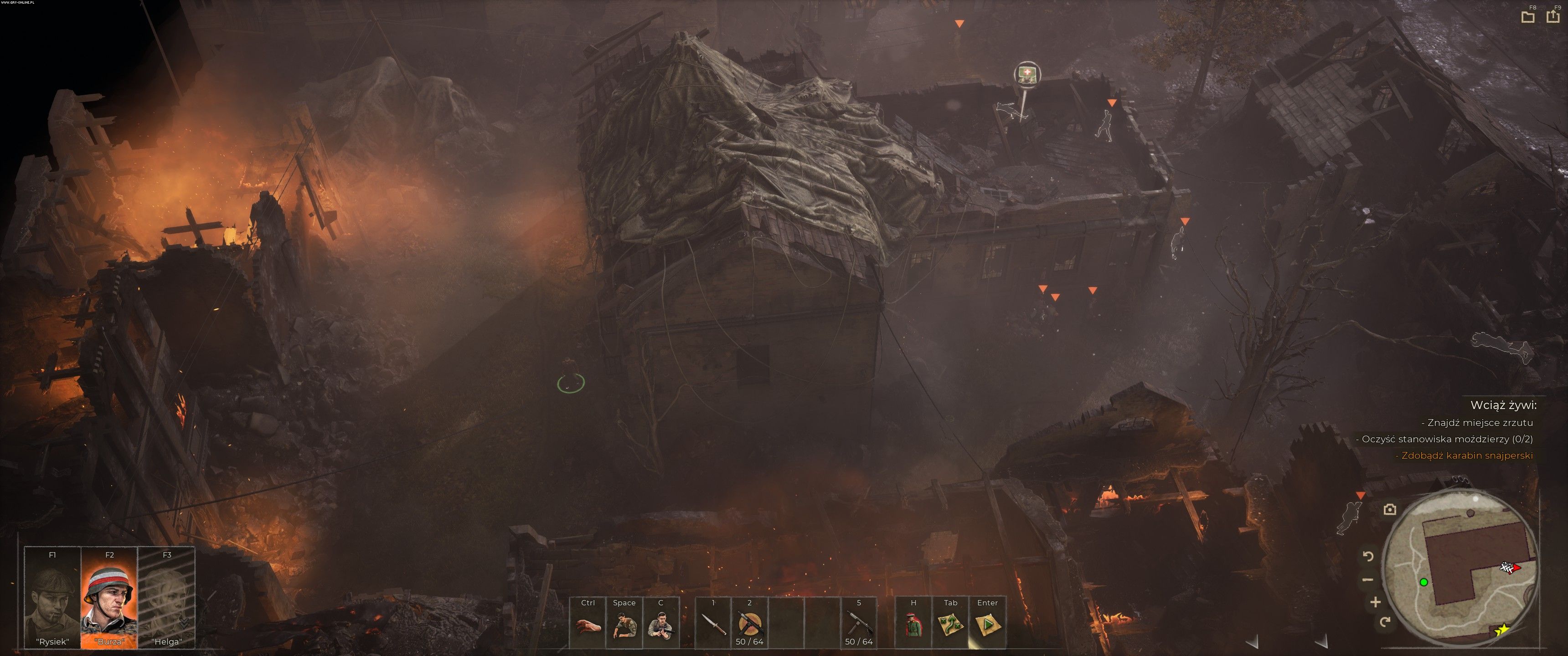This screenshot has height=656, width=1568.
Task: Zoom in the minimap with plus
Action: click(x=1375, y=602)
